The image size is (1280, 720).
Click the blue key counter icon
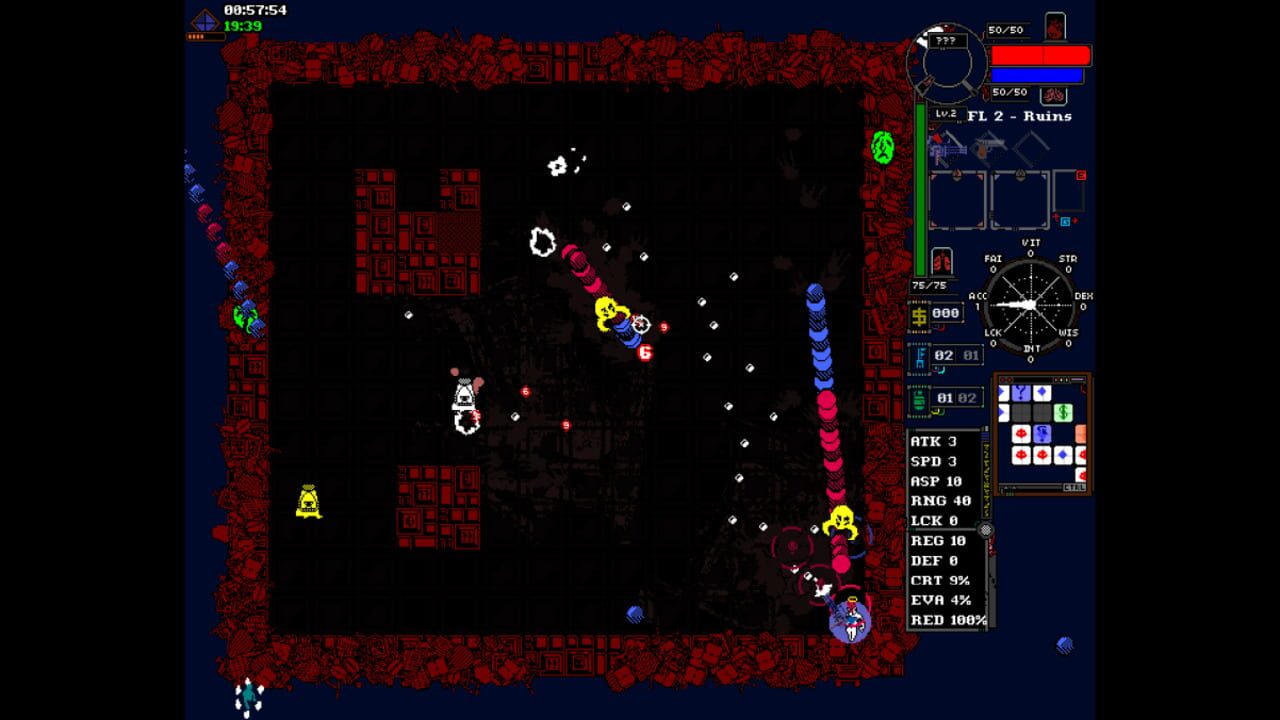(919, 355)
